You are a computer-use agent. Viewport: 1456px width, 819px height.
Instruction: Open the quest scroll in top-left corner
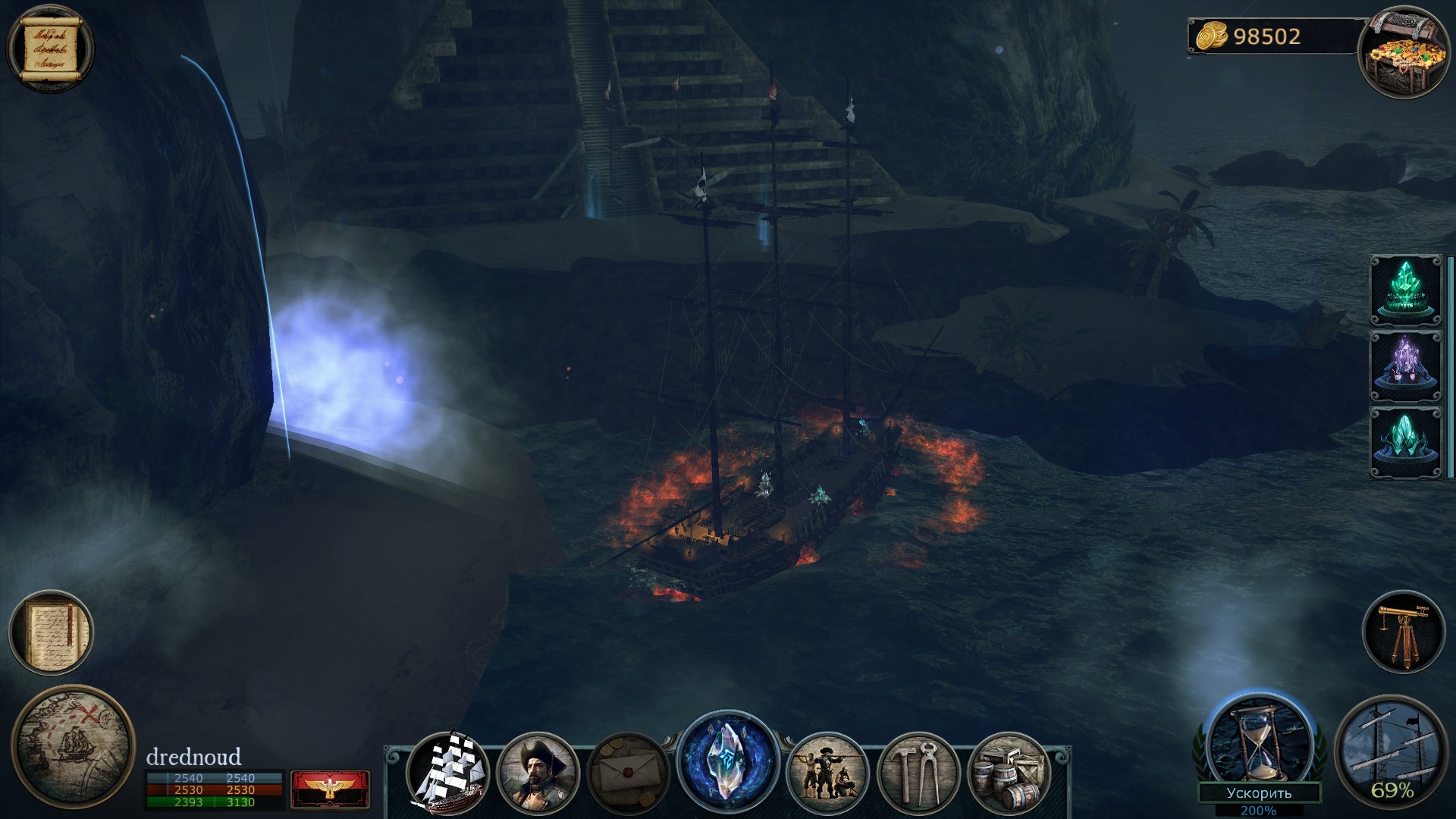point(49,48)
